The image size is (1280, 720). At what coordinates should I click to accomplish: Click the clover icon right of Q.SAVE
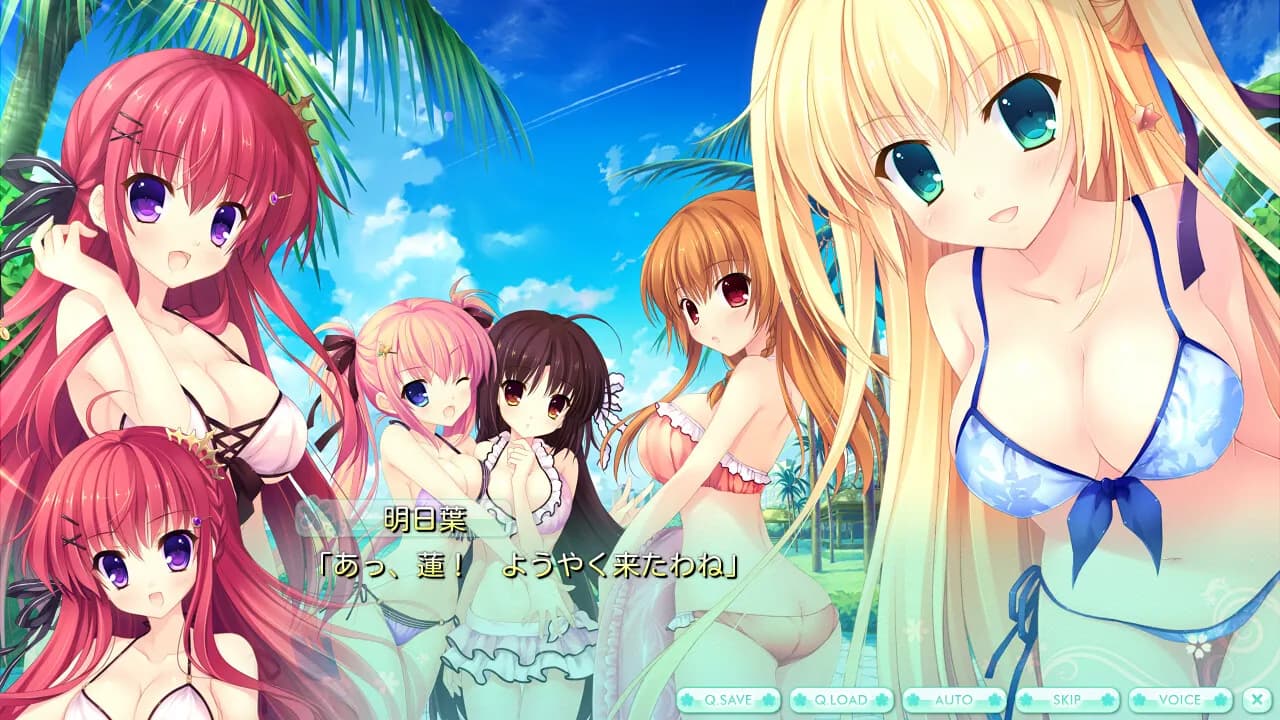coord(767,700)
